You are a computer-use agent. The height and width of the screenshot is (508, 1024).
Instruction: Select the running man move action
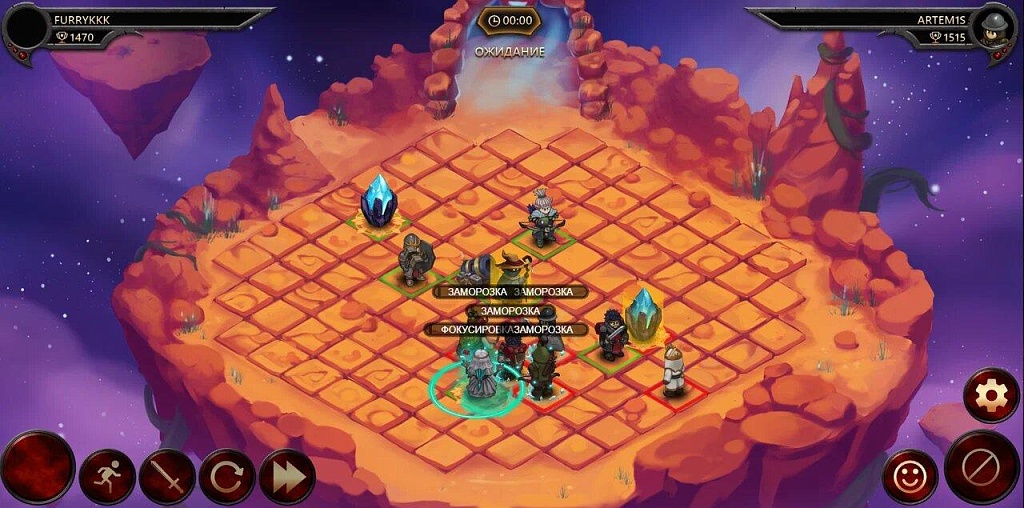[107, 477]
